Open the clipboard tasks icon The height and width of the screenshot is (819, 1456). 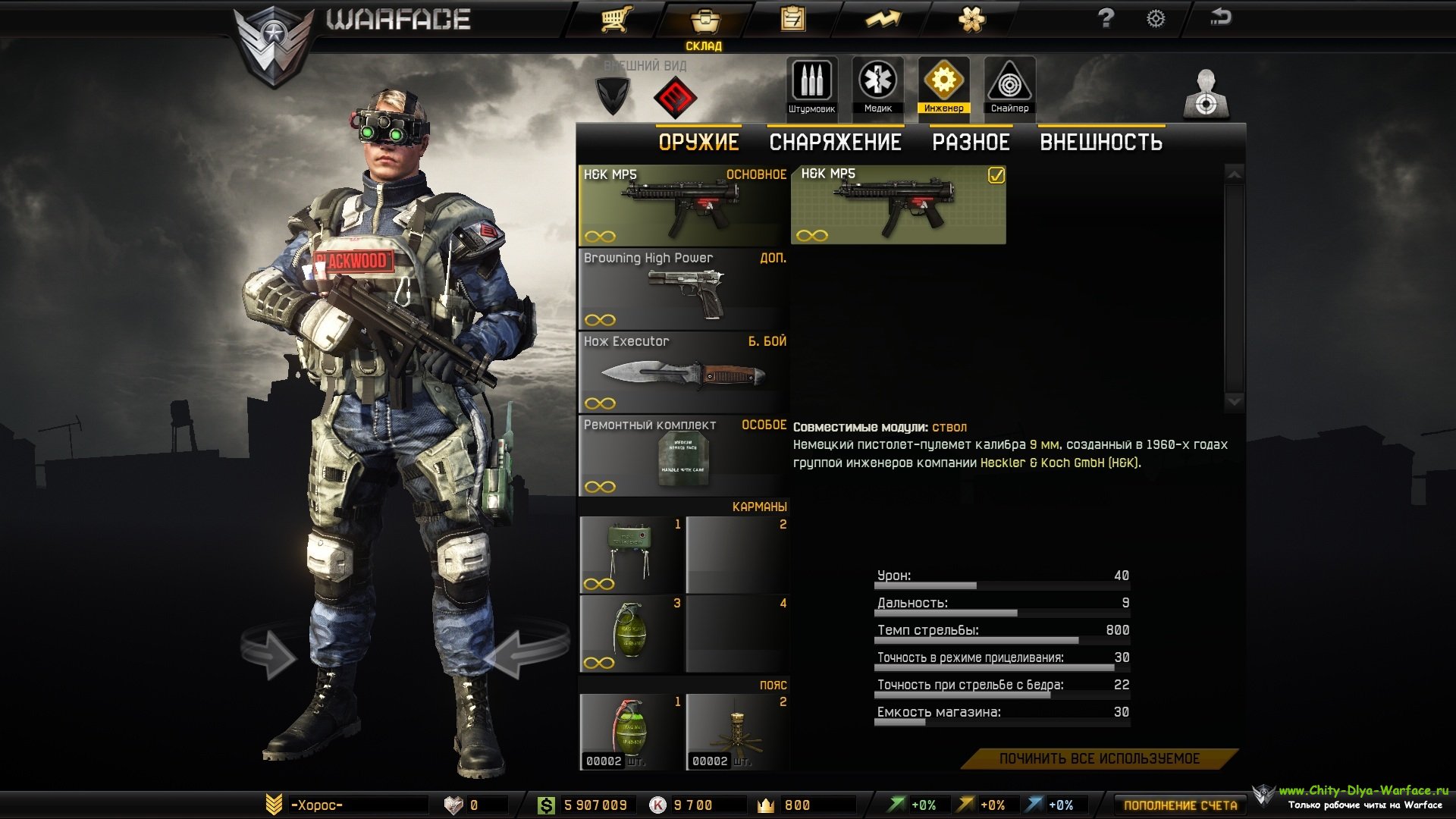click(792, 19)
